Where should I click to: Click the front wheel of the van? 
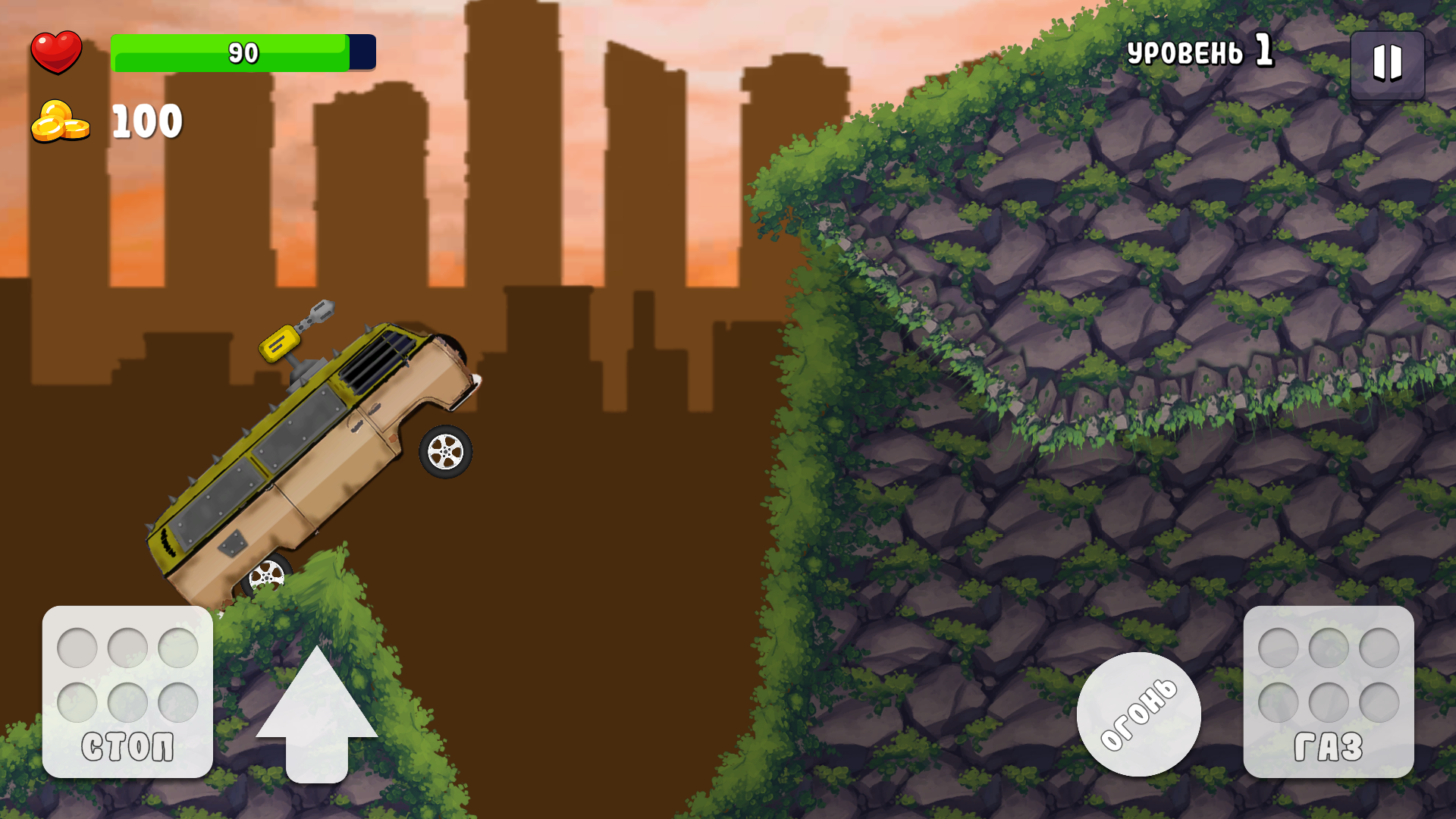(x=446, y=453)
